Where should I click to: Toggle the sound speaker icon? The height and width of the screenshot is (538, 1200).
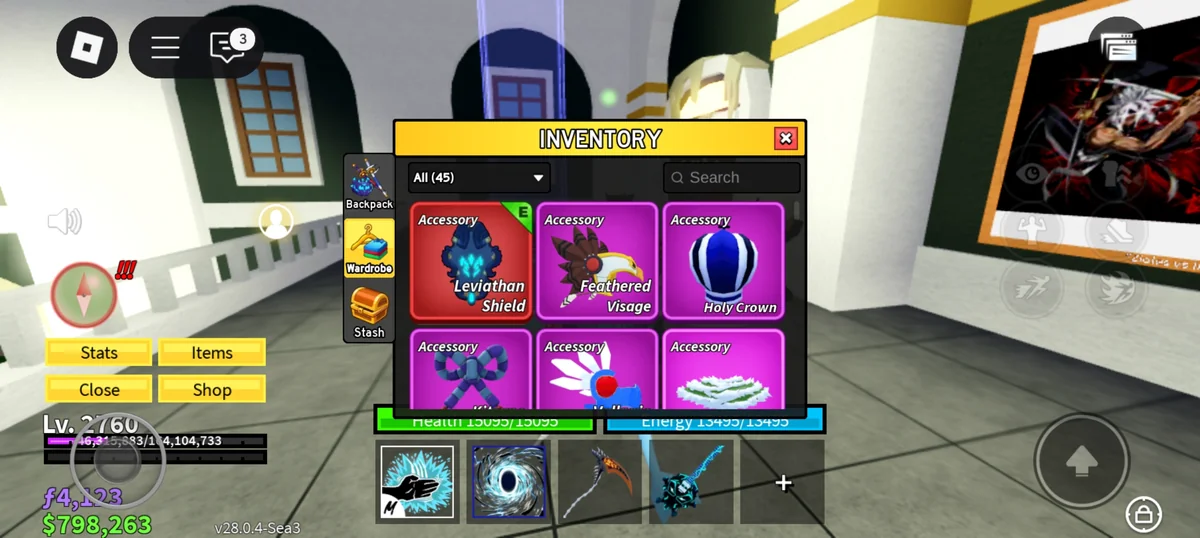point(65,221)
